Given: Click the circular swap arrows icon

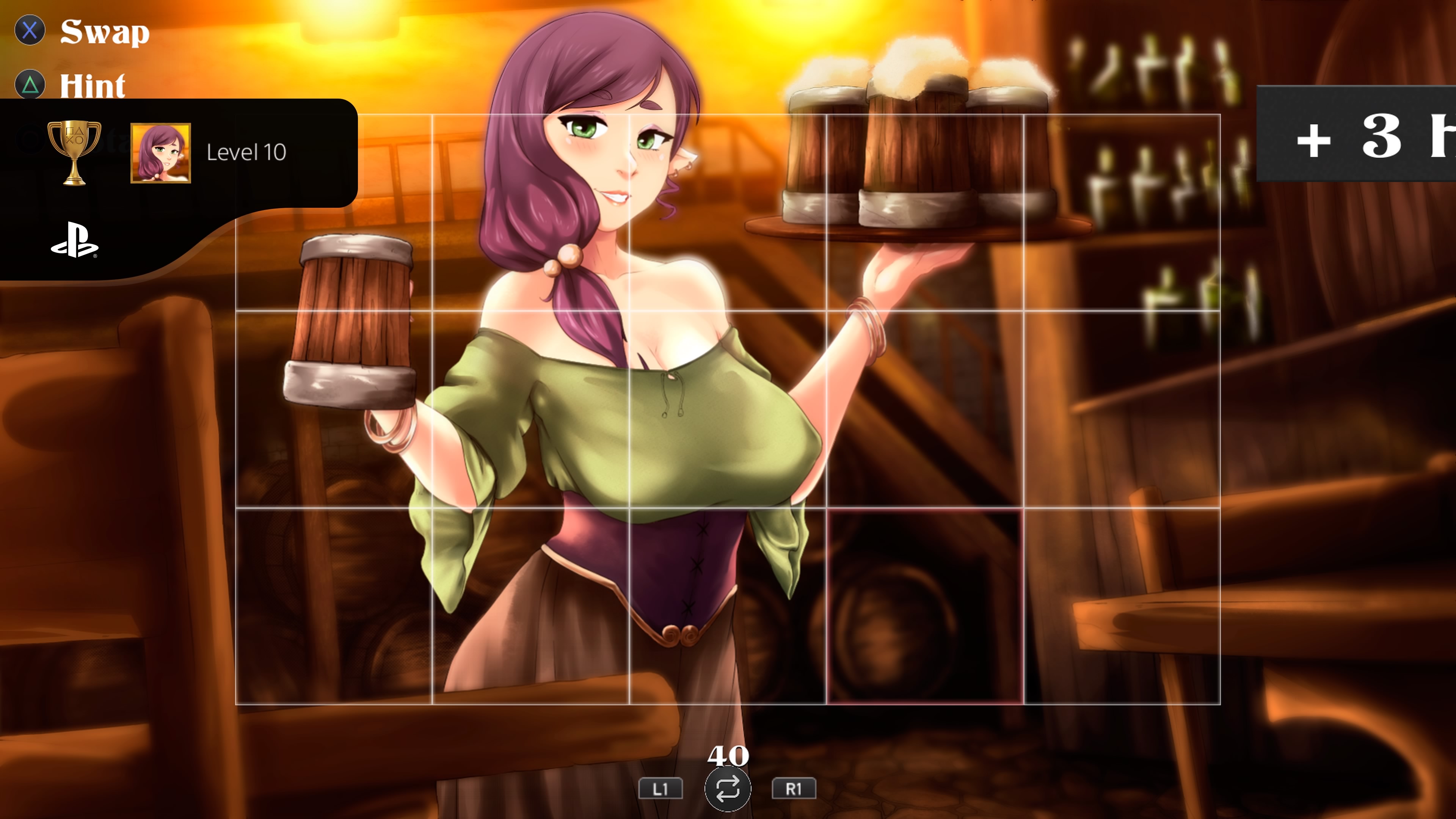Looking at the screenshot, I should 728,789.
